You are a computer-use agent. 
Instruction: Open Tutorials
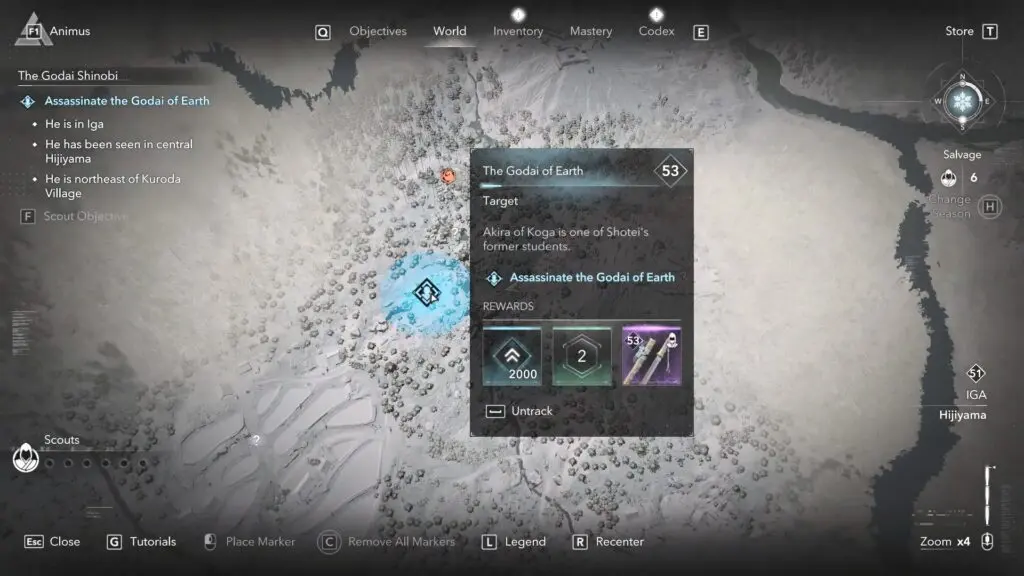click(141, 542)
